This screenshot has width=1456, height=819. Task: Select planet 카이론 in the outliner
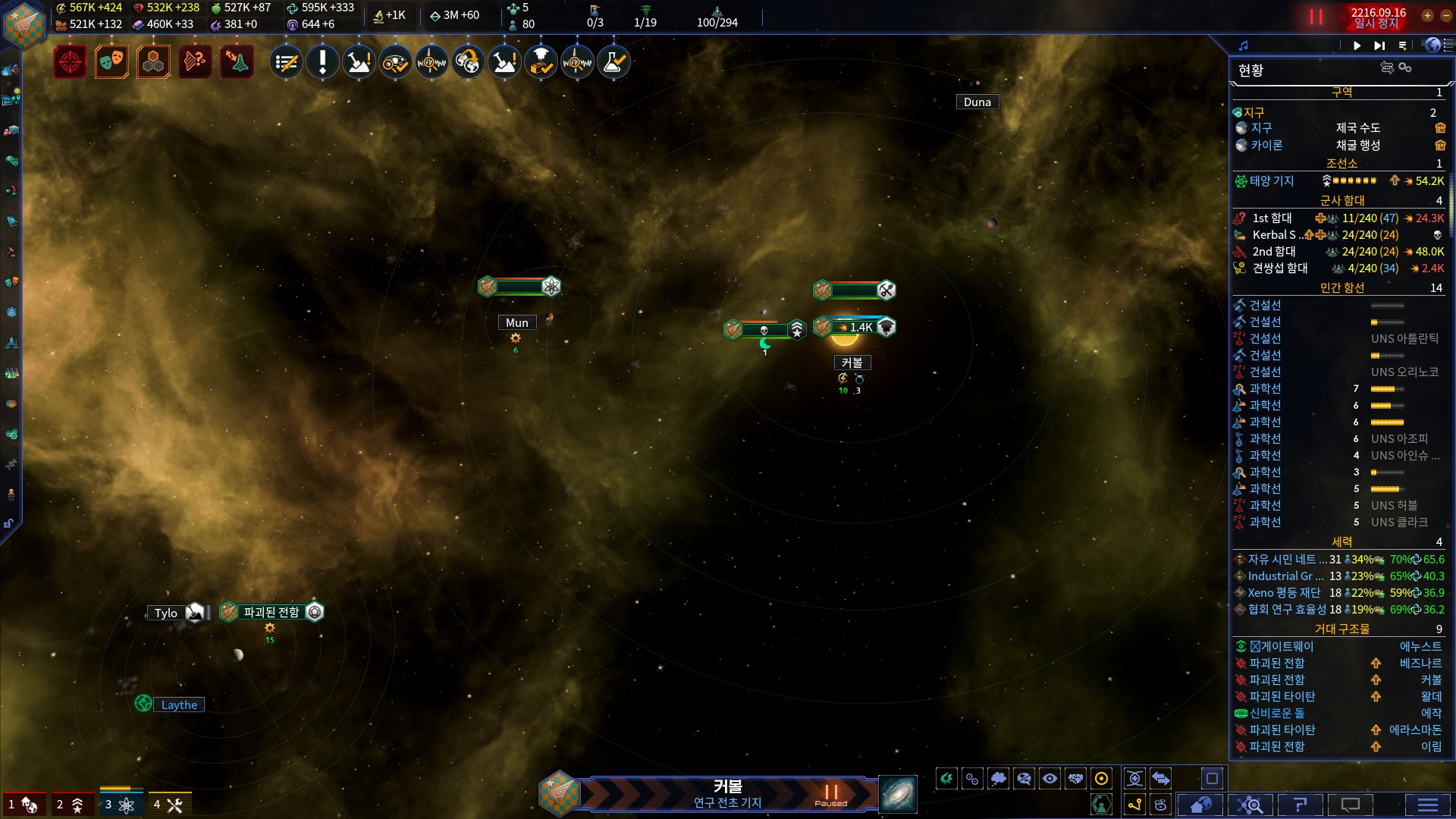point(1266,145)
